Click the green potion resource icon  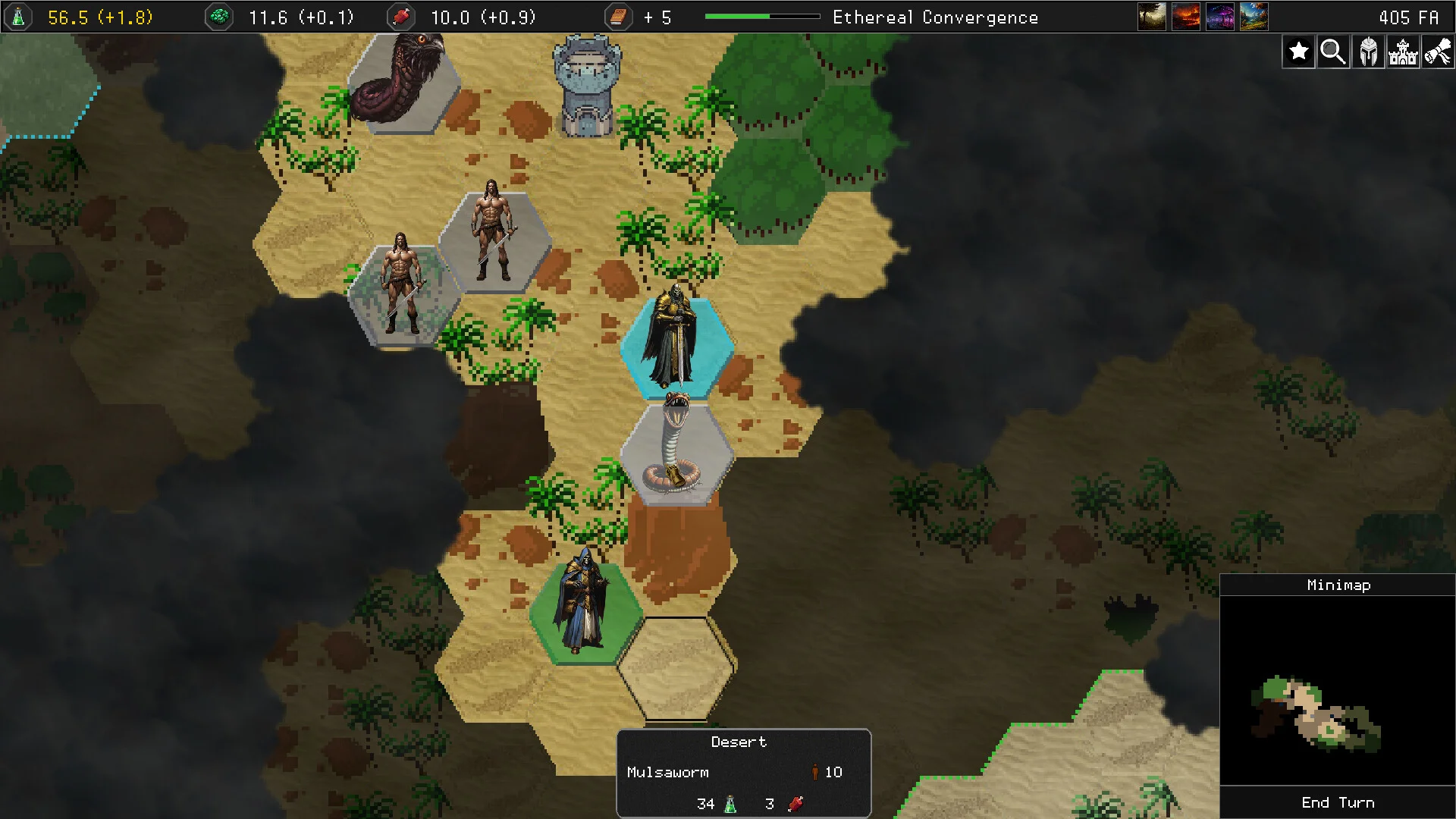tap(19, 17)
